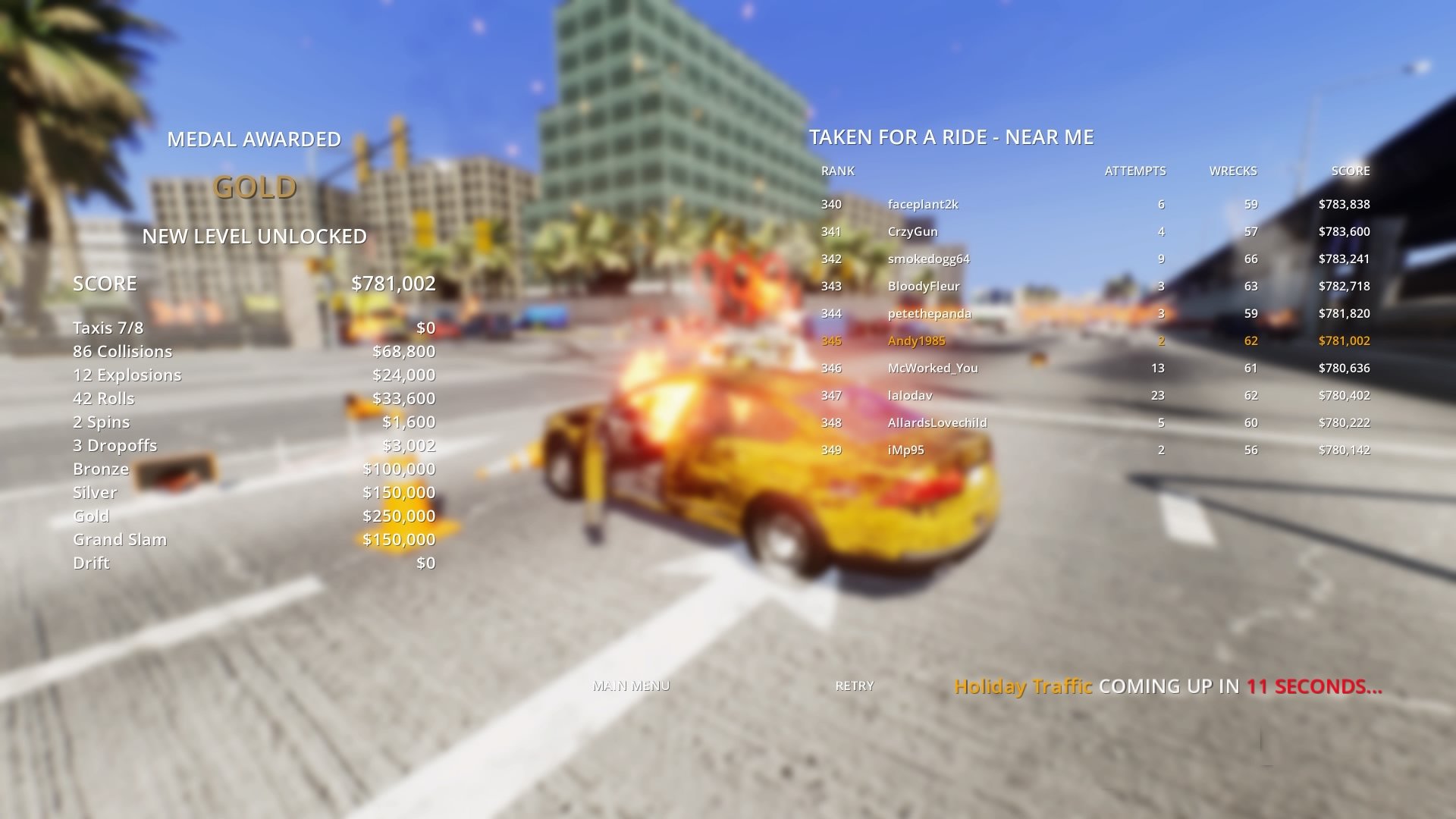Select the player smokedogg64
This screenshot has height=819, width=1456.
(930, 259)
